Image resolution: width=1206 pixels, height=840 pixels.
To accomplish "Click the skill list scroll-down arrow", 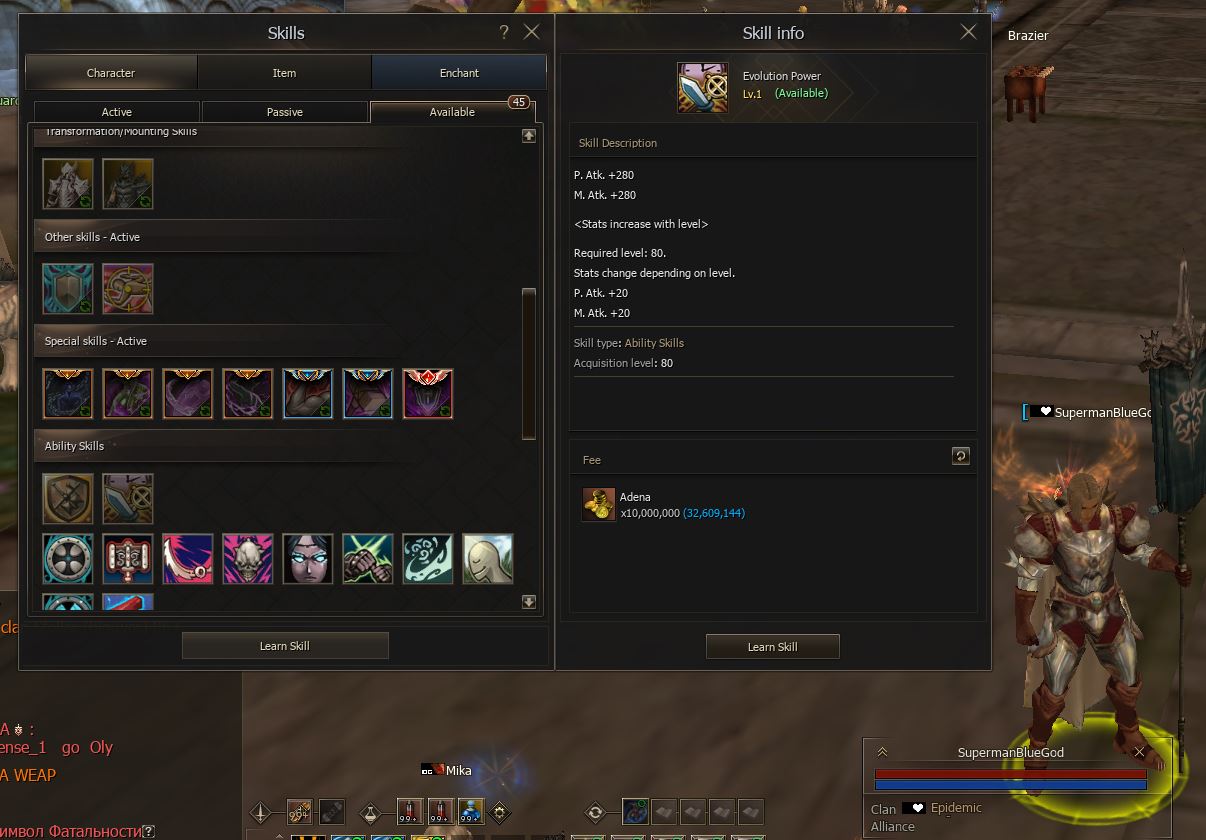I will coord(529,602).
